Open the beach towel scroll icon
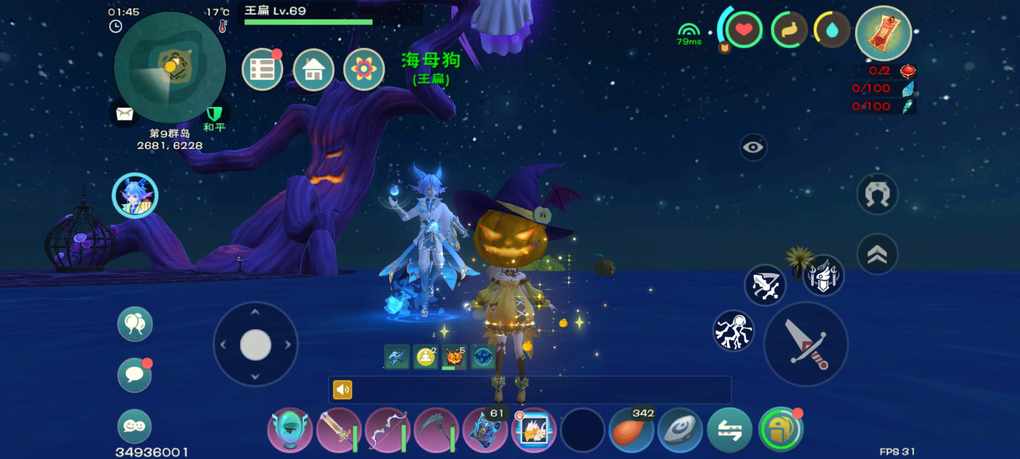The image size is (1020, 459). (x=883, y=34)
